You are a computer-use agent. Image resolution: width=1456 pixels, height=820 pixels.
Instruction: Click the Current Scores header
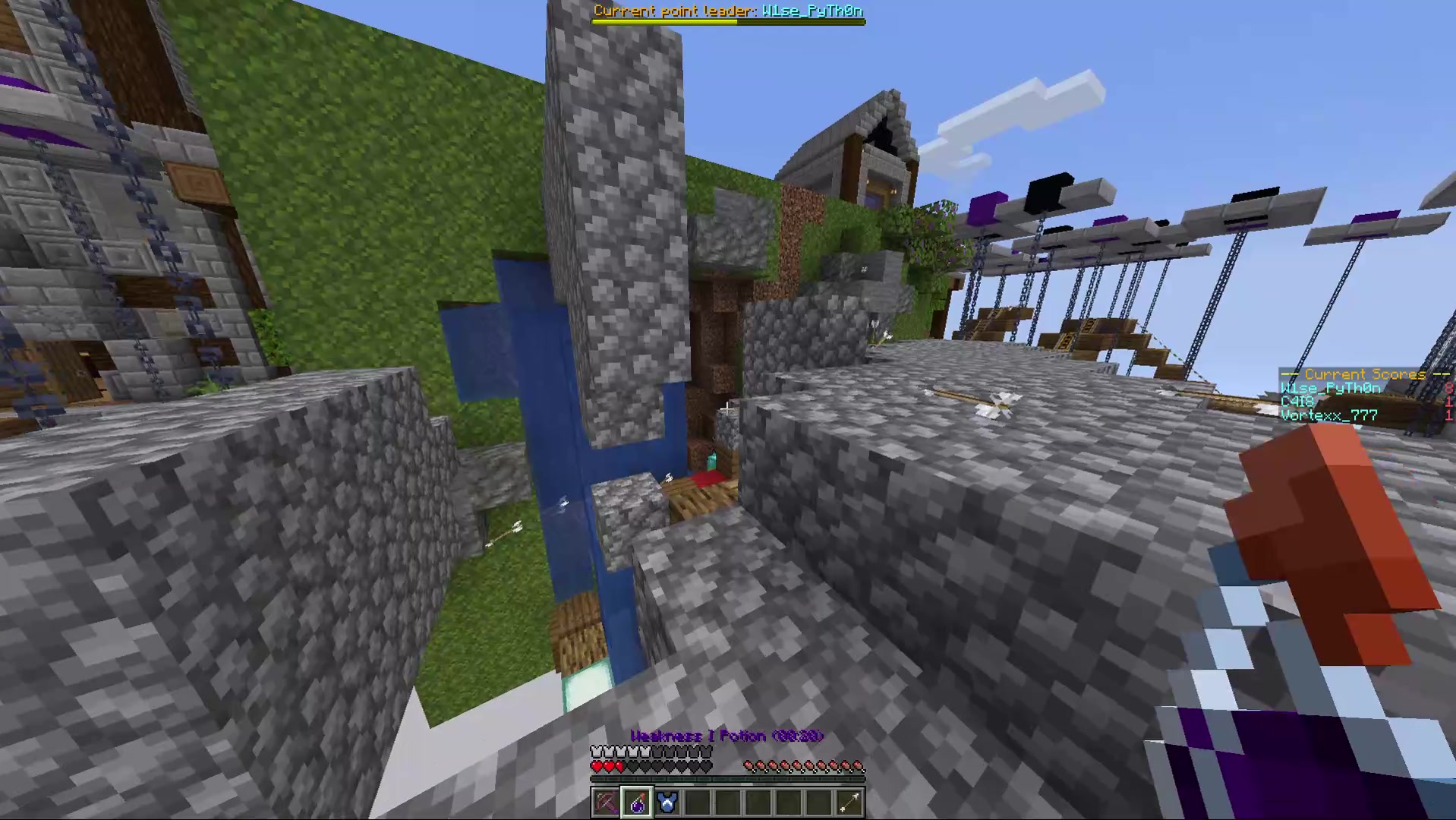tap(1364, 374)
